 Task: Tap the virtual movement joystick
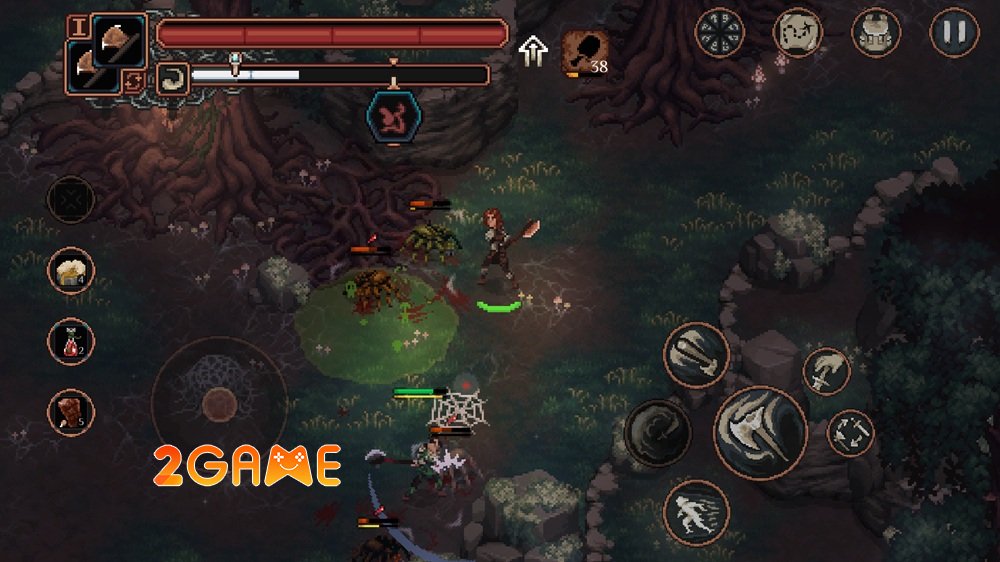(218, 403)
